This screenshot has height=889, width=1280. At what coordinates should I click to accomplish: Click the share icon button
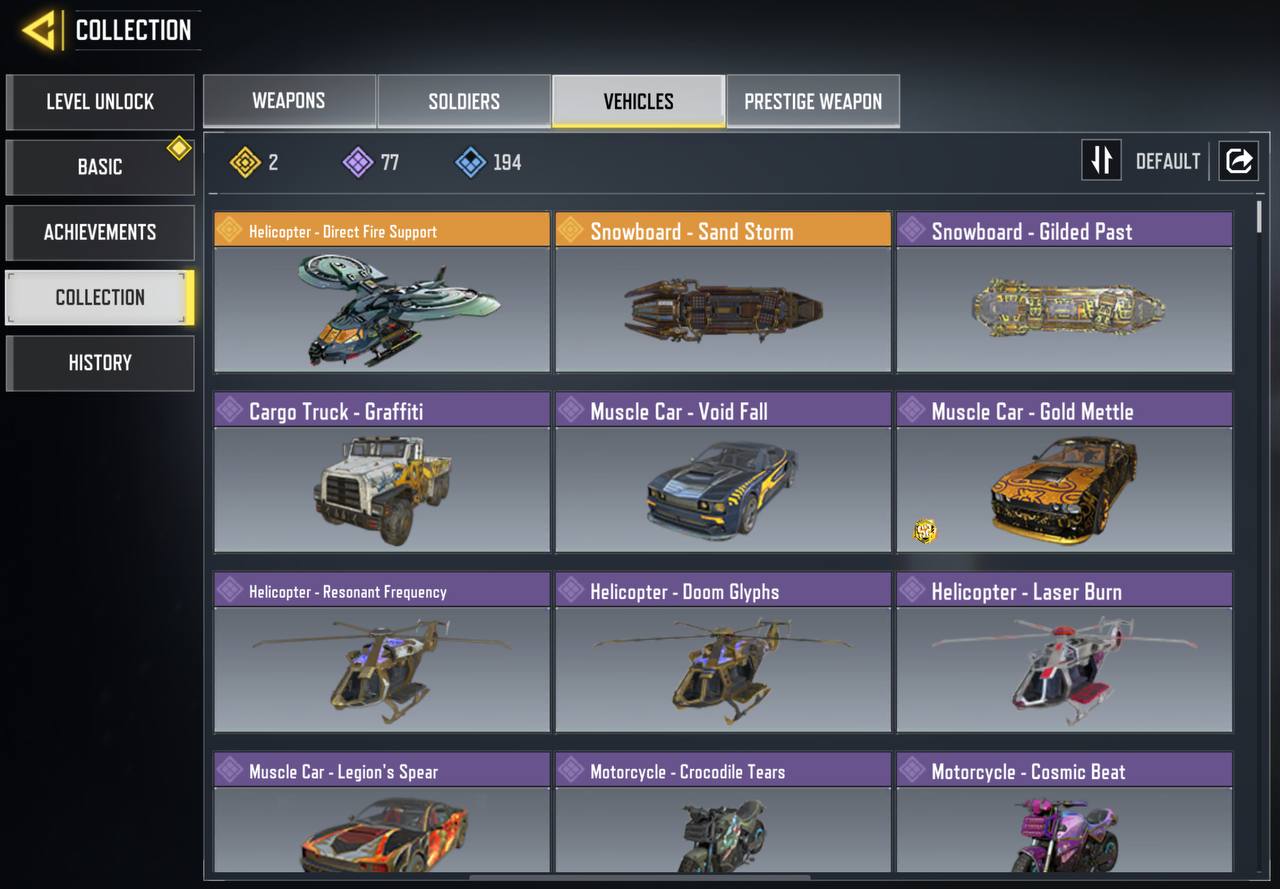tap(1238, 161)
